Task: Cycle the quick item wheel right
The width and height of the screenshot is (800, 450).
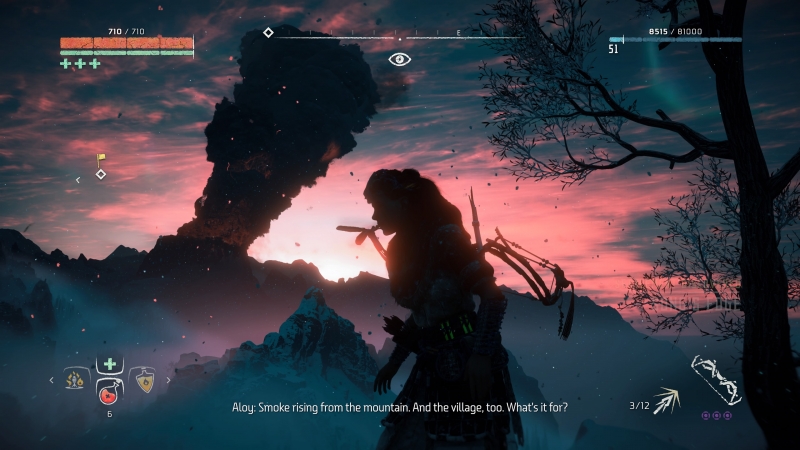Action: coord(167,379)
